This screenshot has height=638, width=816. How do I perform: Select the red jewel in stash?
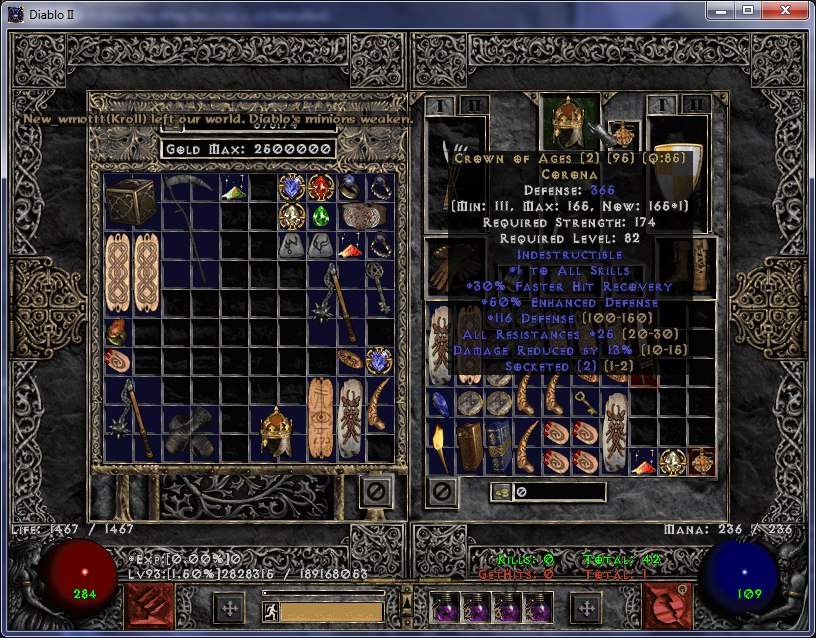(321, 187)
